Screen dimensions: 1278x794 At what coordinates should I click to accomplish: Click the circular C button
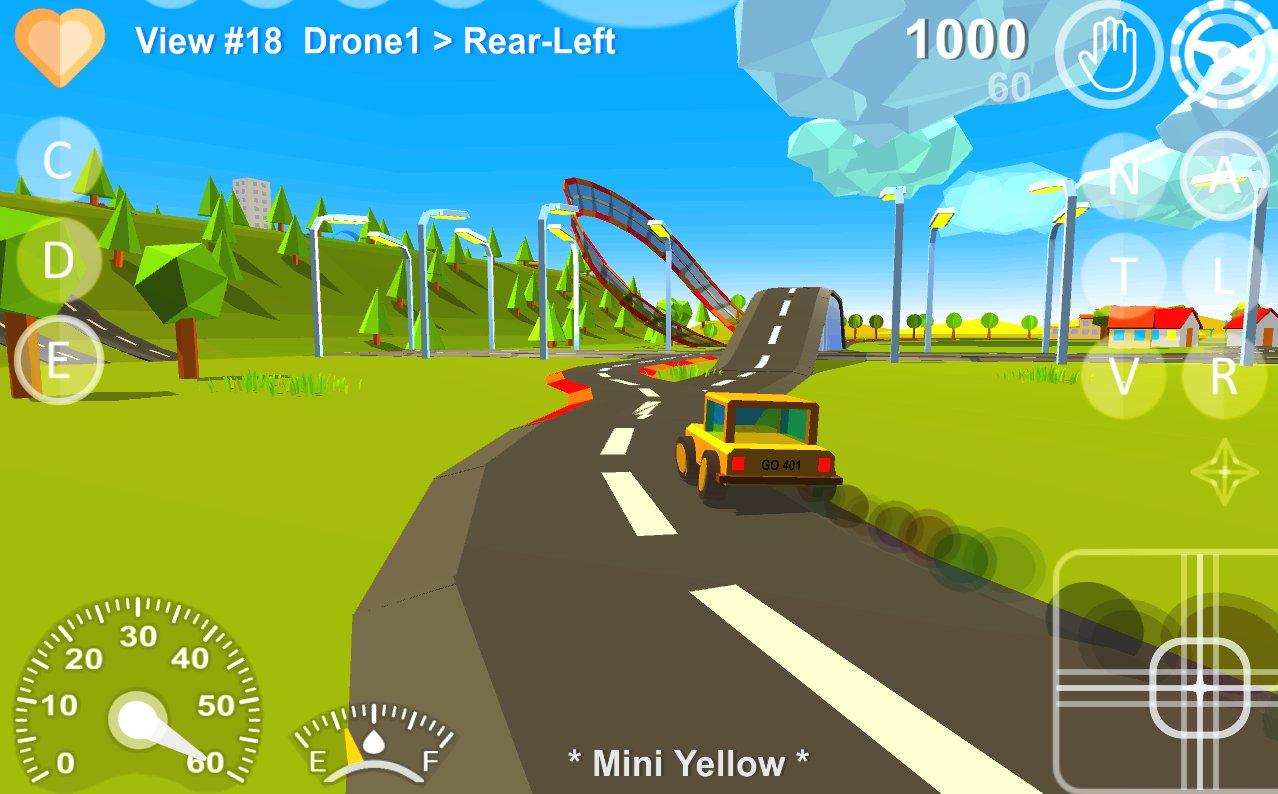(x=59, y=160)
